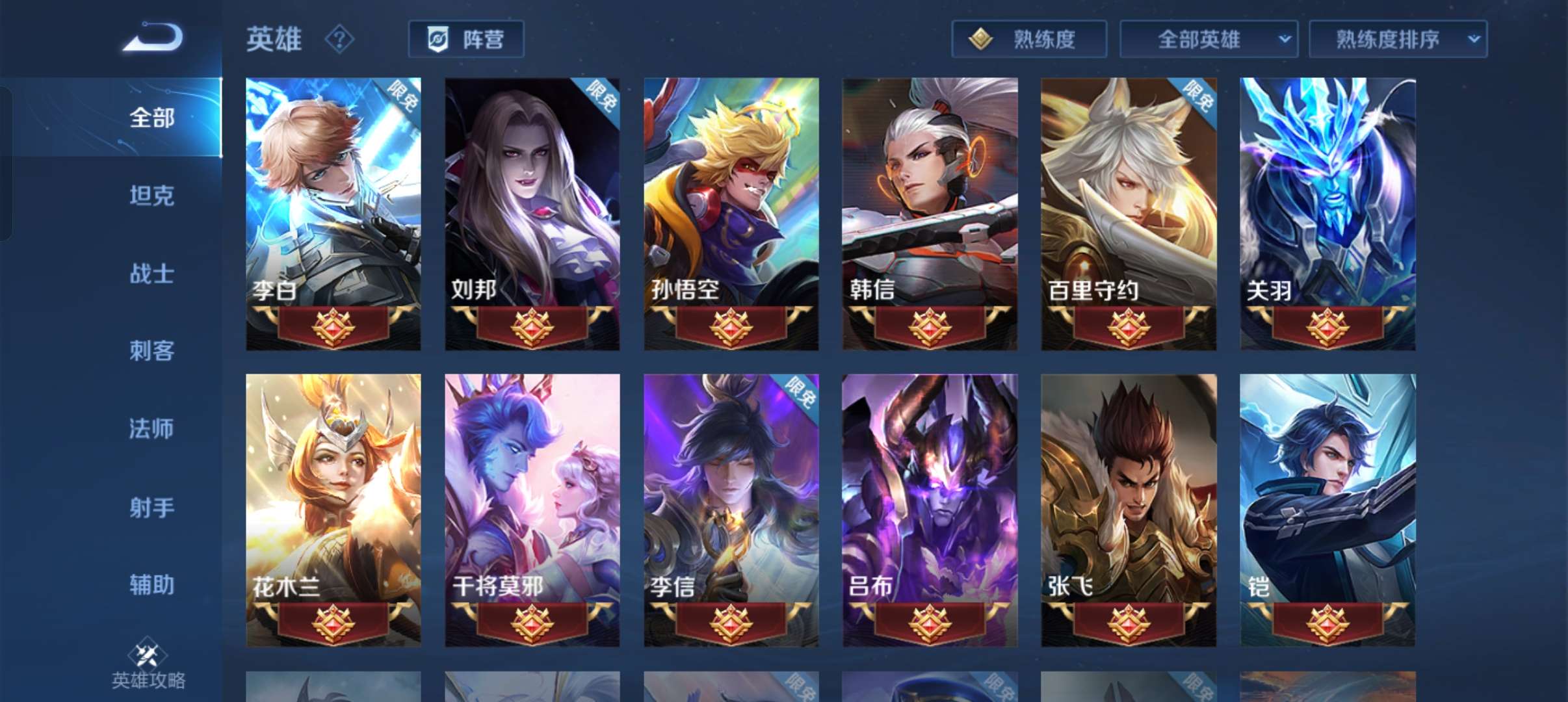Click the 阵营 button
Image resolution: width=1568 pixels, height=702 pixels.
click(x=467, y=38)
